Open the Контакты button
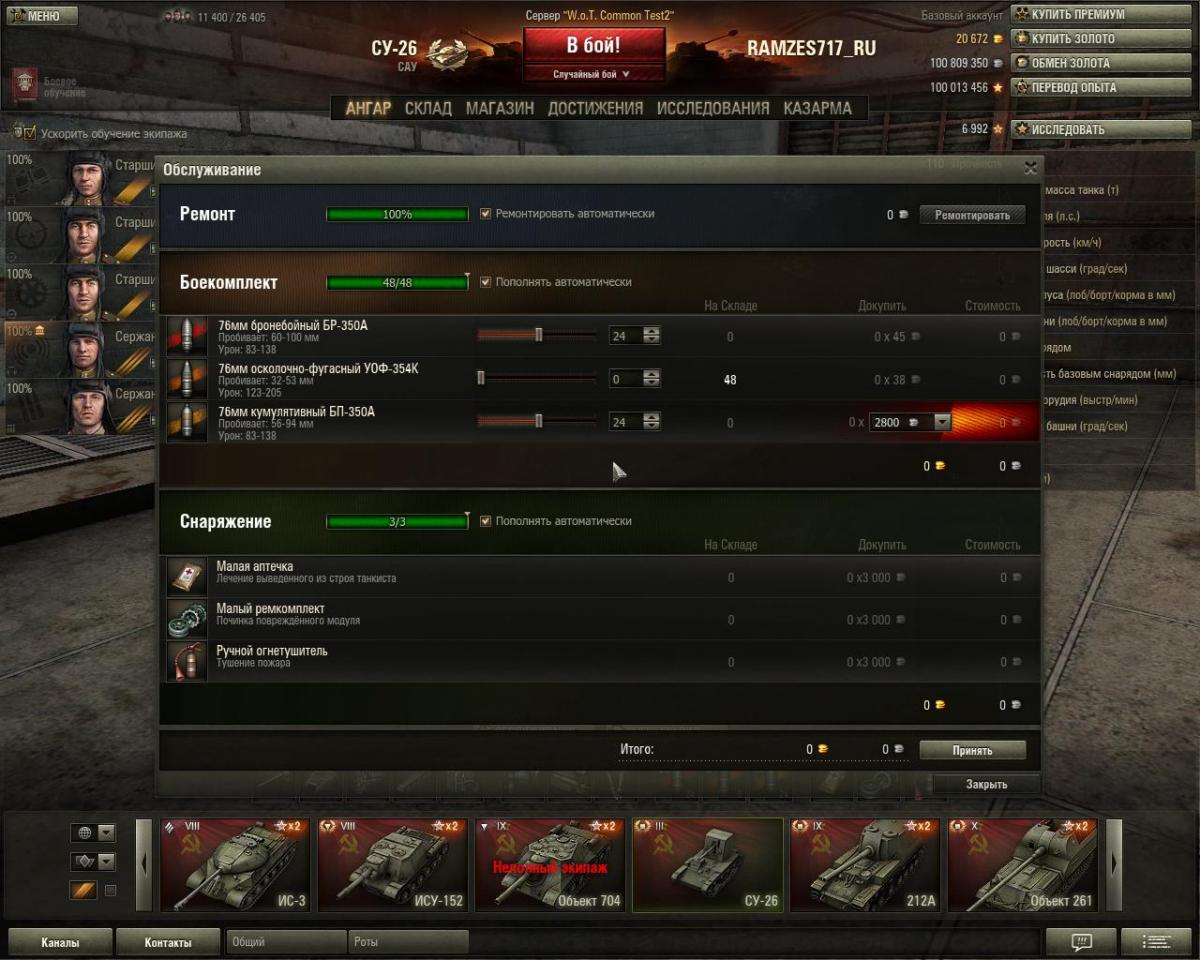 (x=167, y=942)
